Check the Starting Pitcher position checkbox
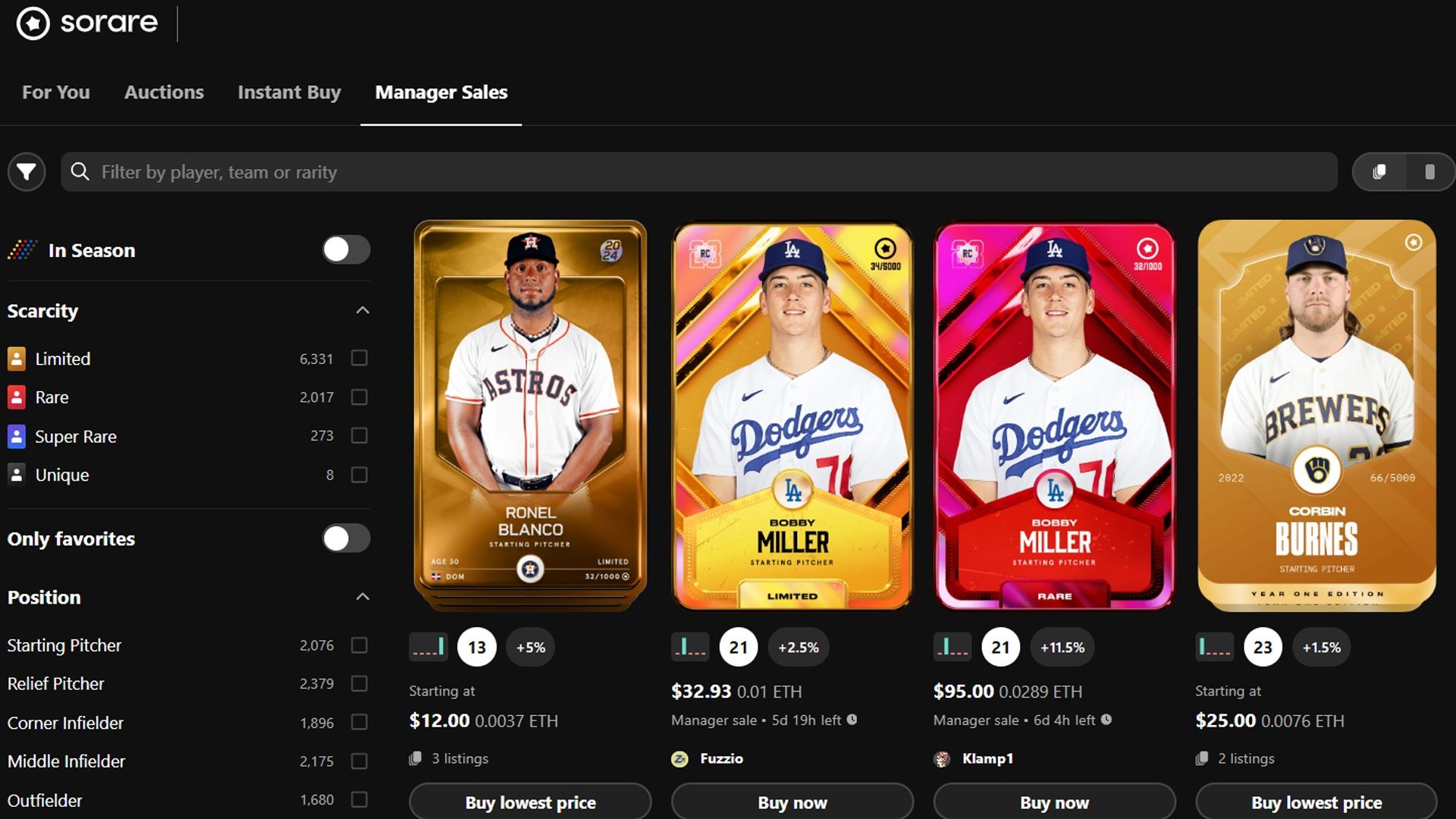This screenshot has height=819, width=1456. tap(359, 645)
